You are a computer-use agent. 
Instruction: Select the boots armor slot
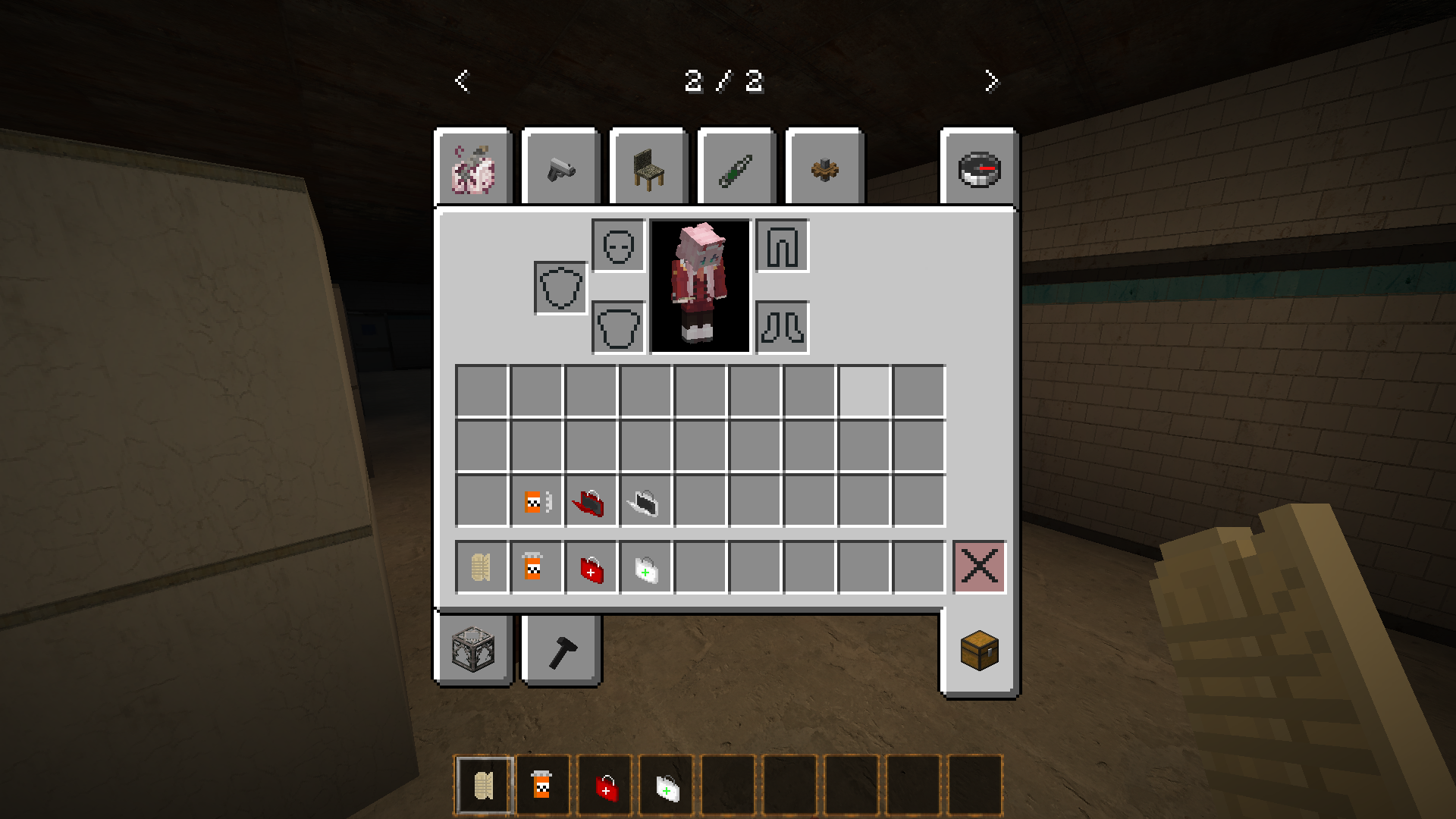click(x=781, y=326)
